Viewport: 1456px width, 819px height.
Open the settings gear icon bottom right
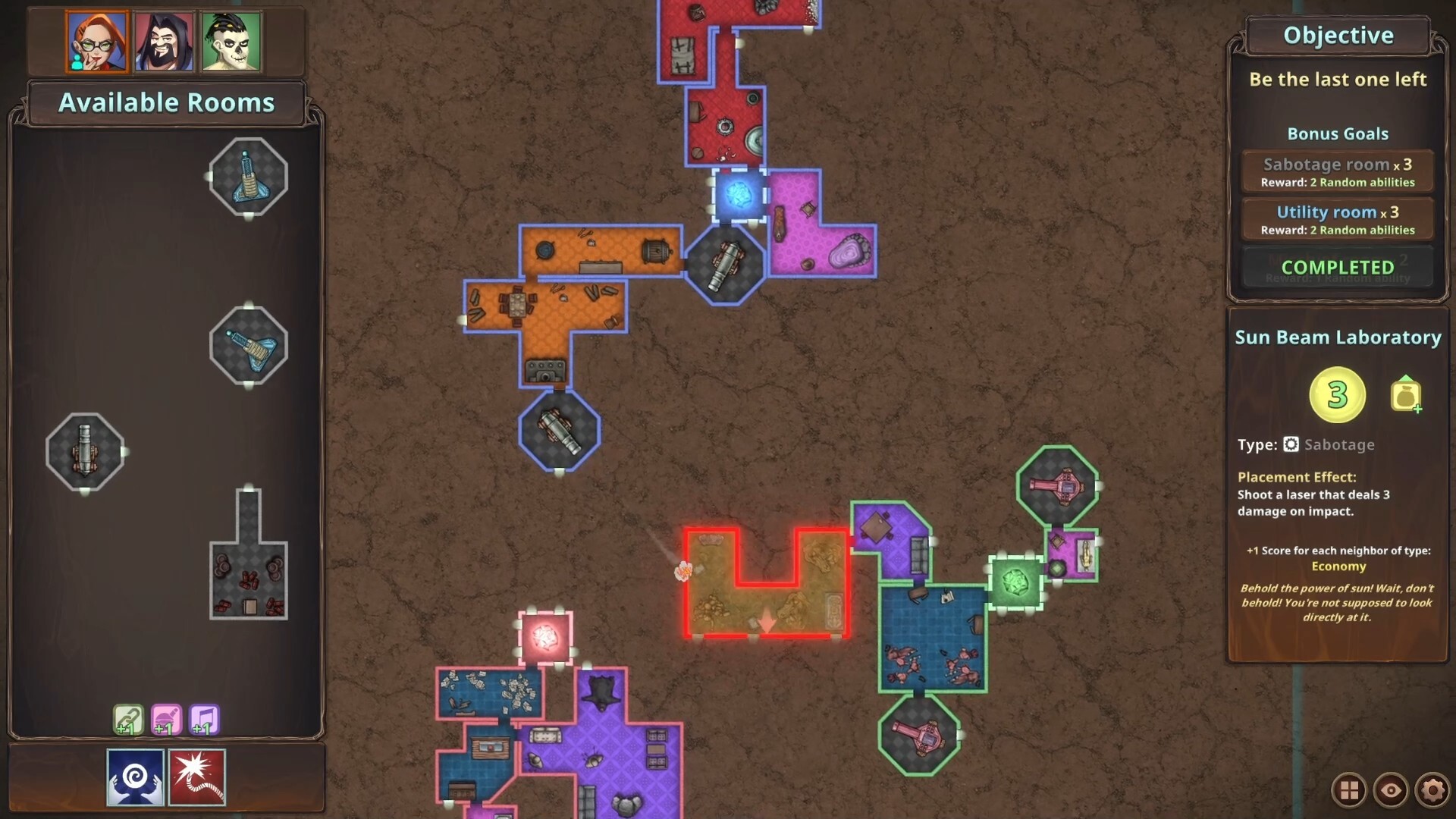(x=1432, y=789)
